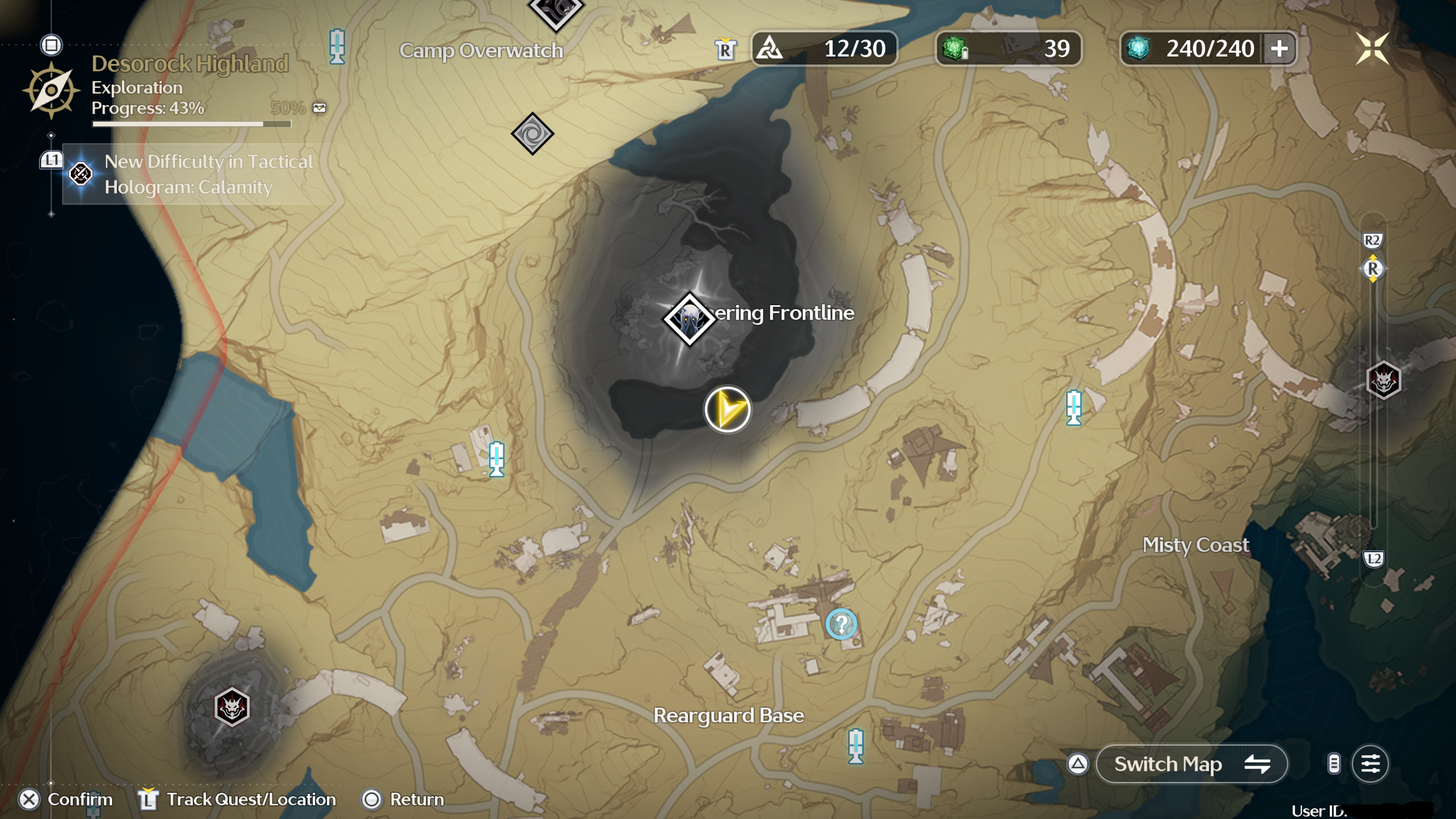This screenshot has width=1456, height=819.
Task: Add more Waveplates with the plus button
Action: pos(1280,49)
